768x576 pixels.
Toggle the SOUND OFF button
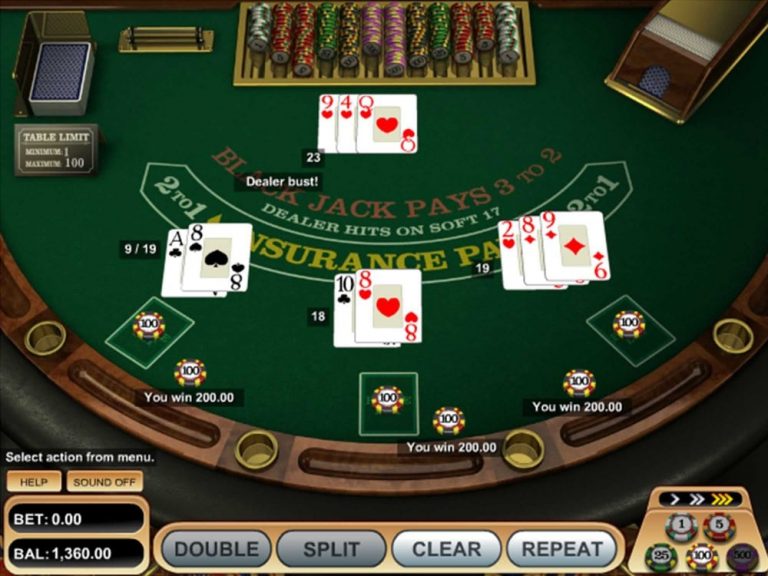(x=105, y=482)
